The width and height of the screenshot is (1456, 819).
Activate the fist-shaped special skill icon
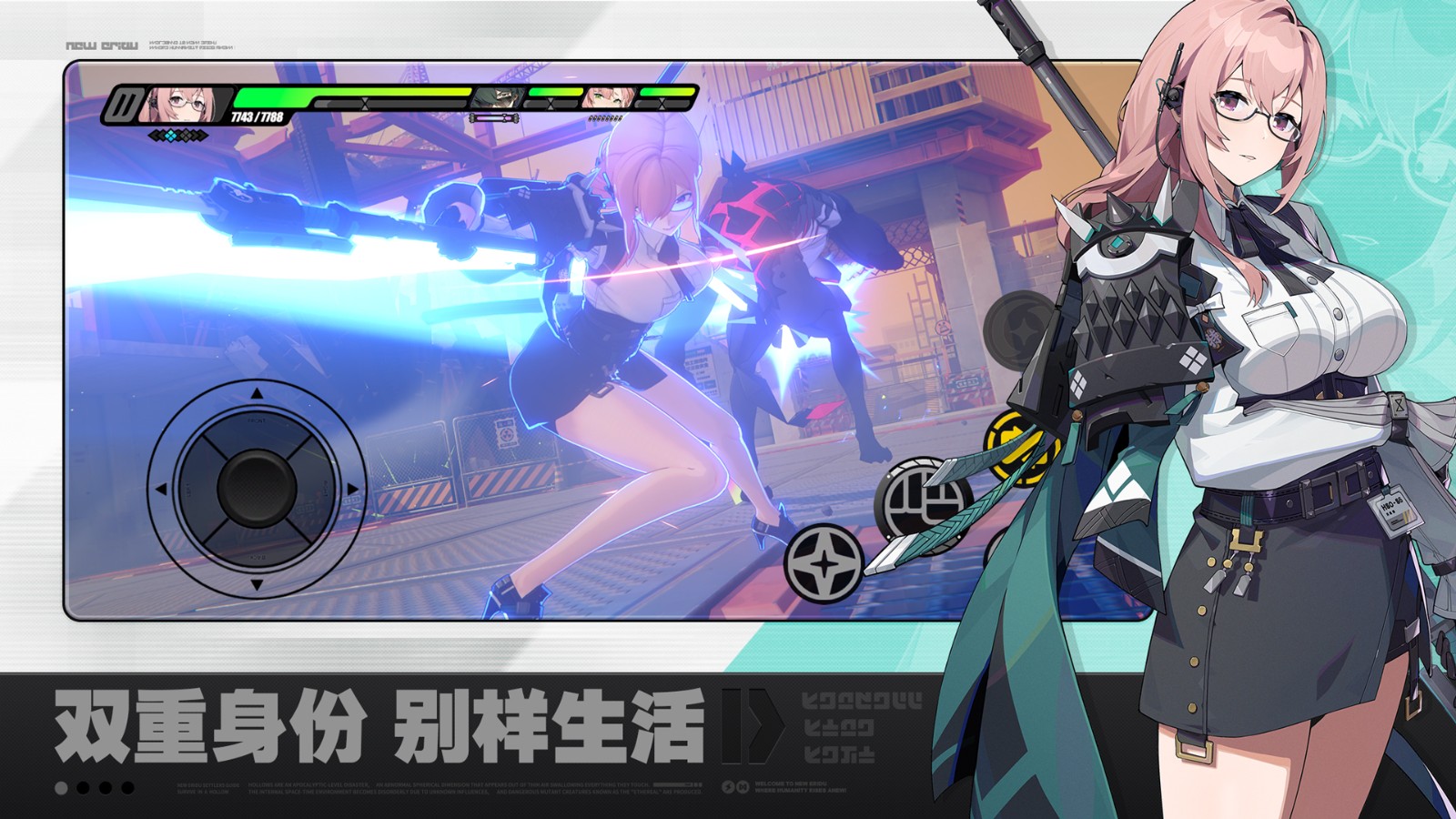(924, 498)
